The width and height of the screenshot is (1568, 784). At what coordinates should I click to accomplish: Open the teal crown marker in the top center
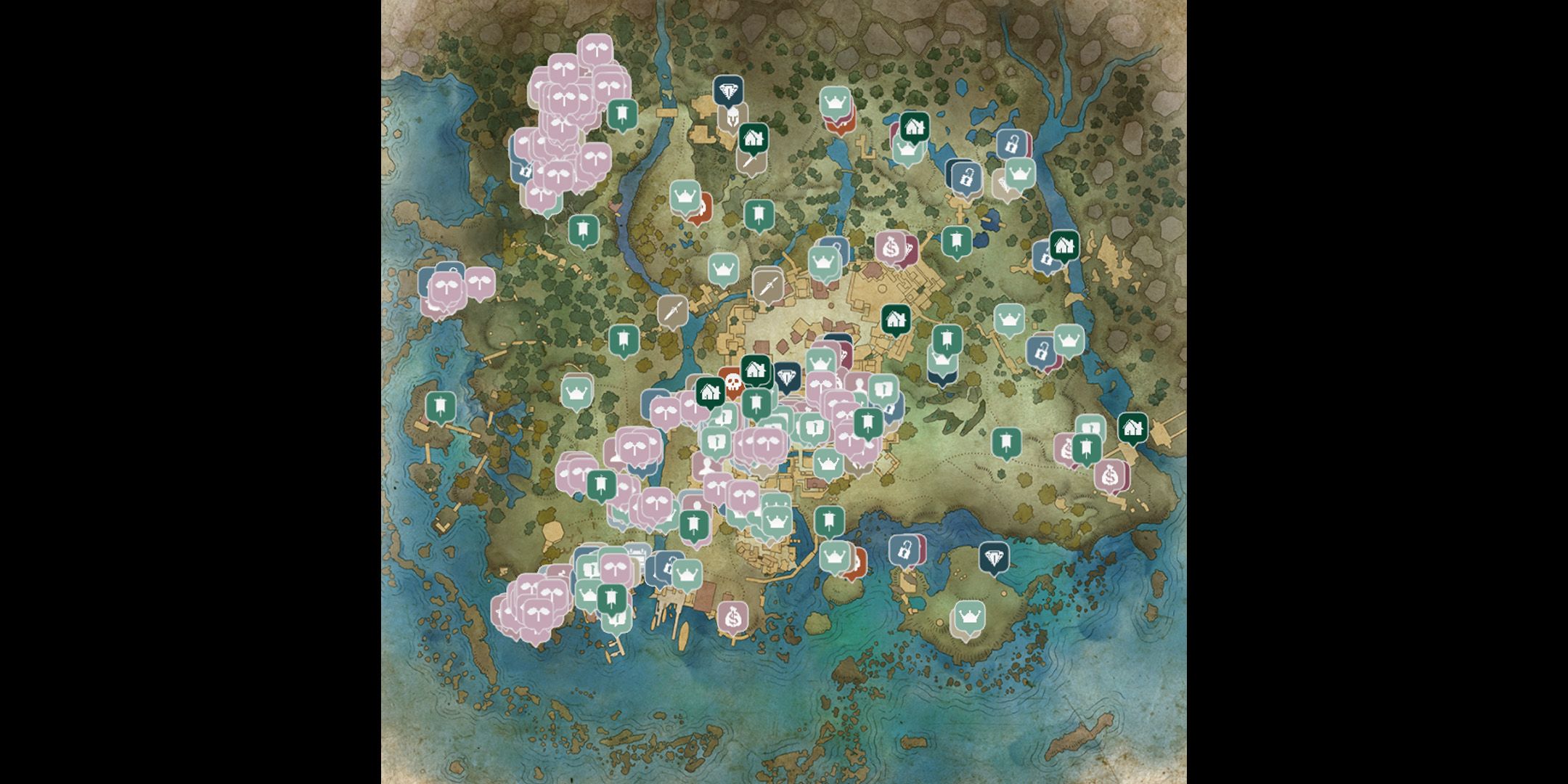(835, 101)
